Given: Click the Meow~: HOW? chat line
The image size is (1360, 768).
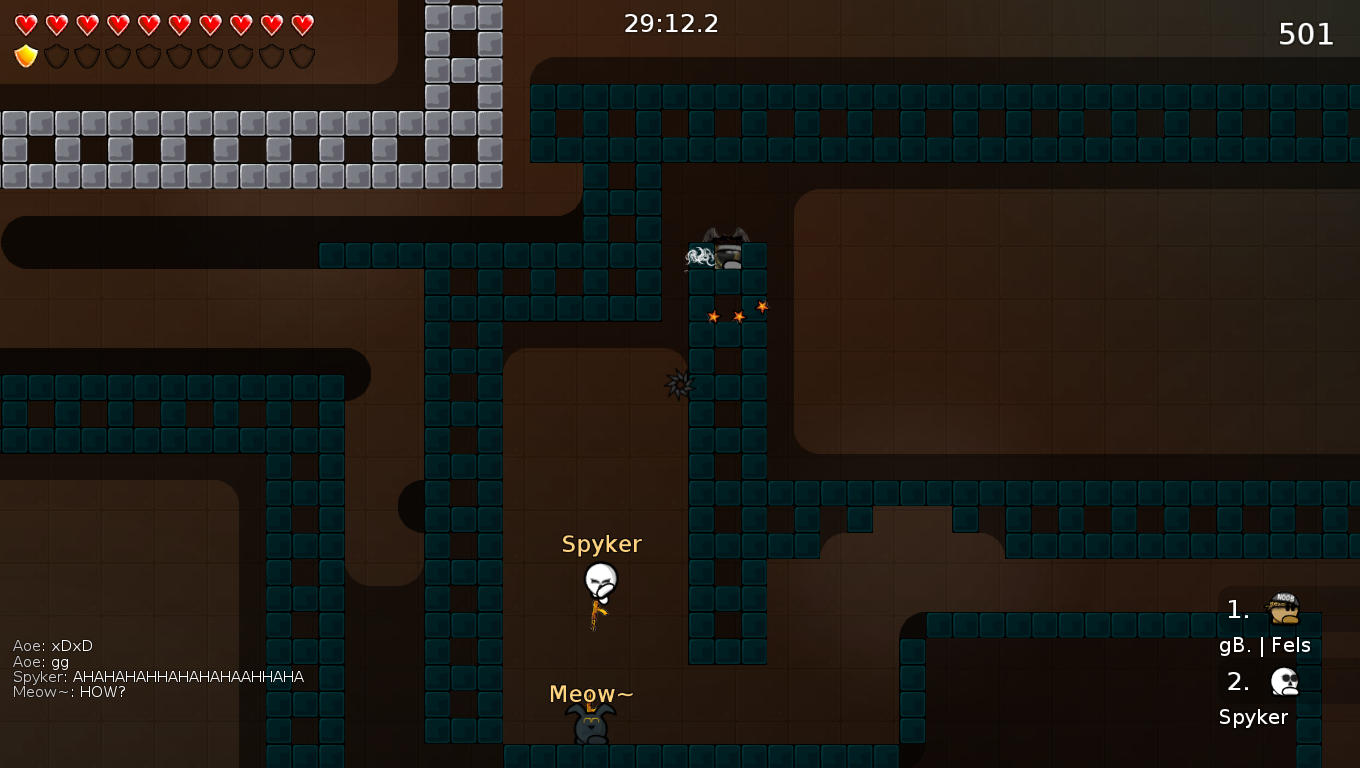Looking at the screenshot, I should coord(69,691).
